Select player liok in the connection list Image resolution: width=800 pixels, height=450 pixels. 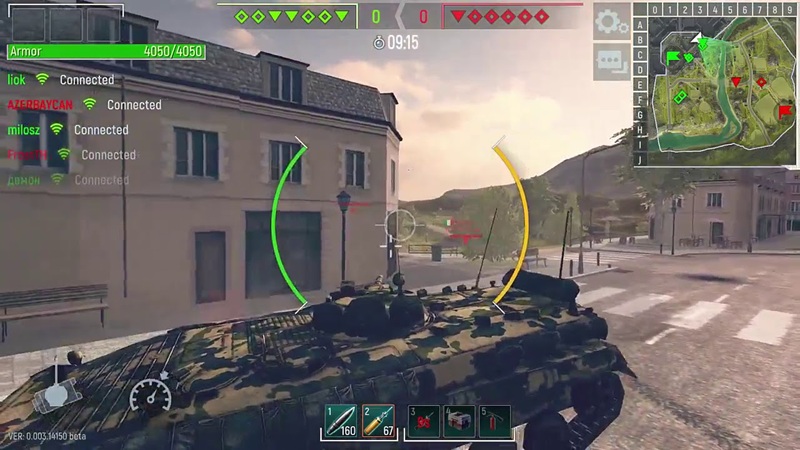[x=17, y=79]
